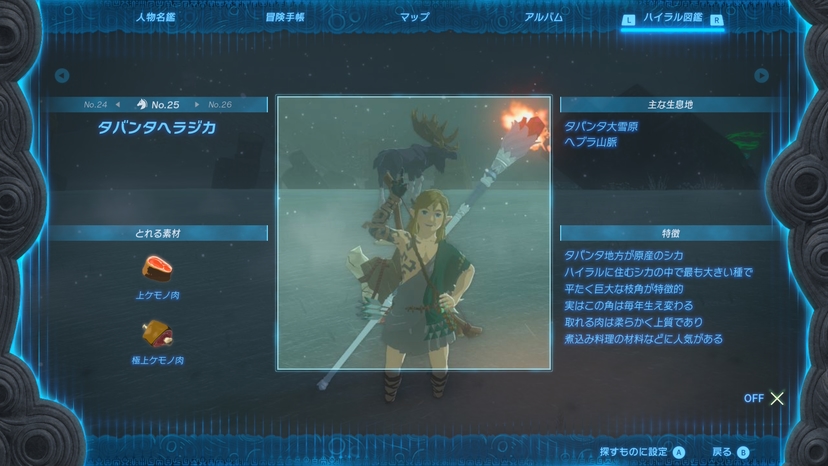This screenshot has height=466, width=828.
Task: Click the right page arrow button
Action: click(x=762, y=75)
